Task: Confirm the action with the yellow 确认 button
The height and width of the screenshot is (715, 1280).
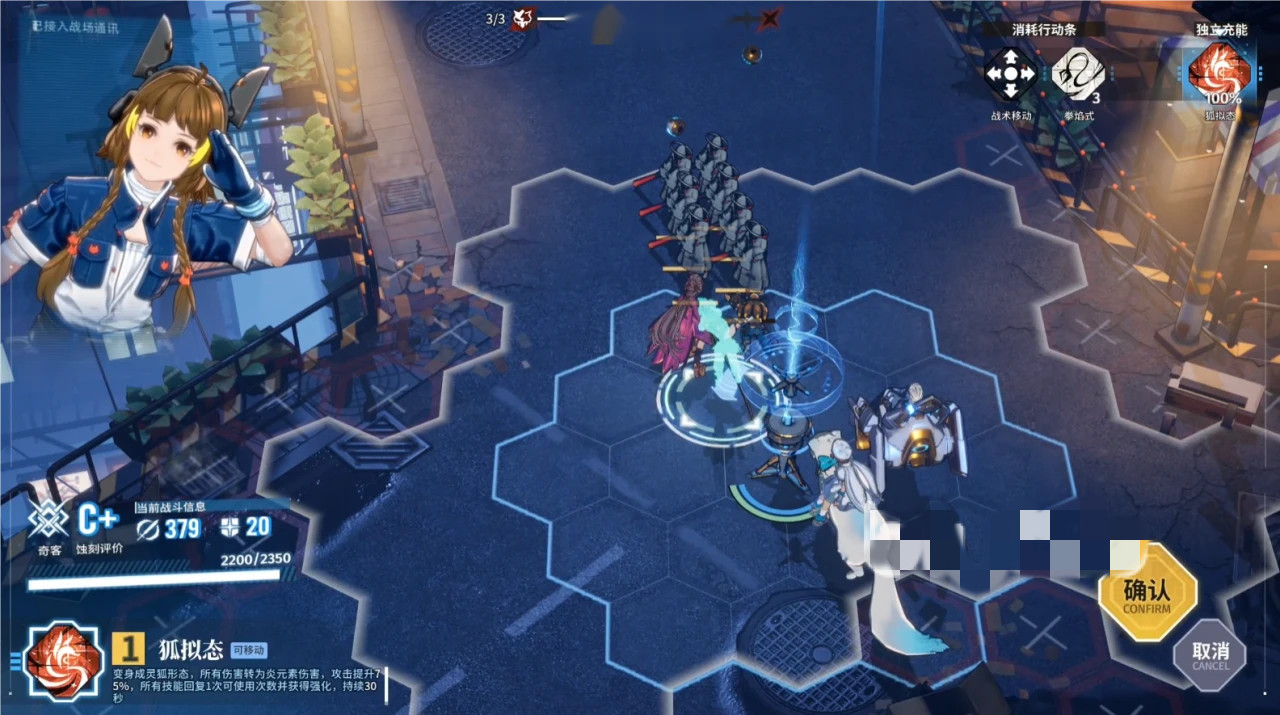Action: tap(1147, 591)
